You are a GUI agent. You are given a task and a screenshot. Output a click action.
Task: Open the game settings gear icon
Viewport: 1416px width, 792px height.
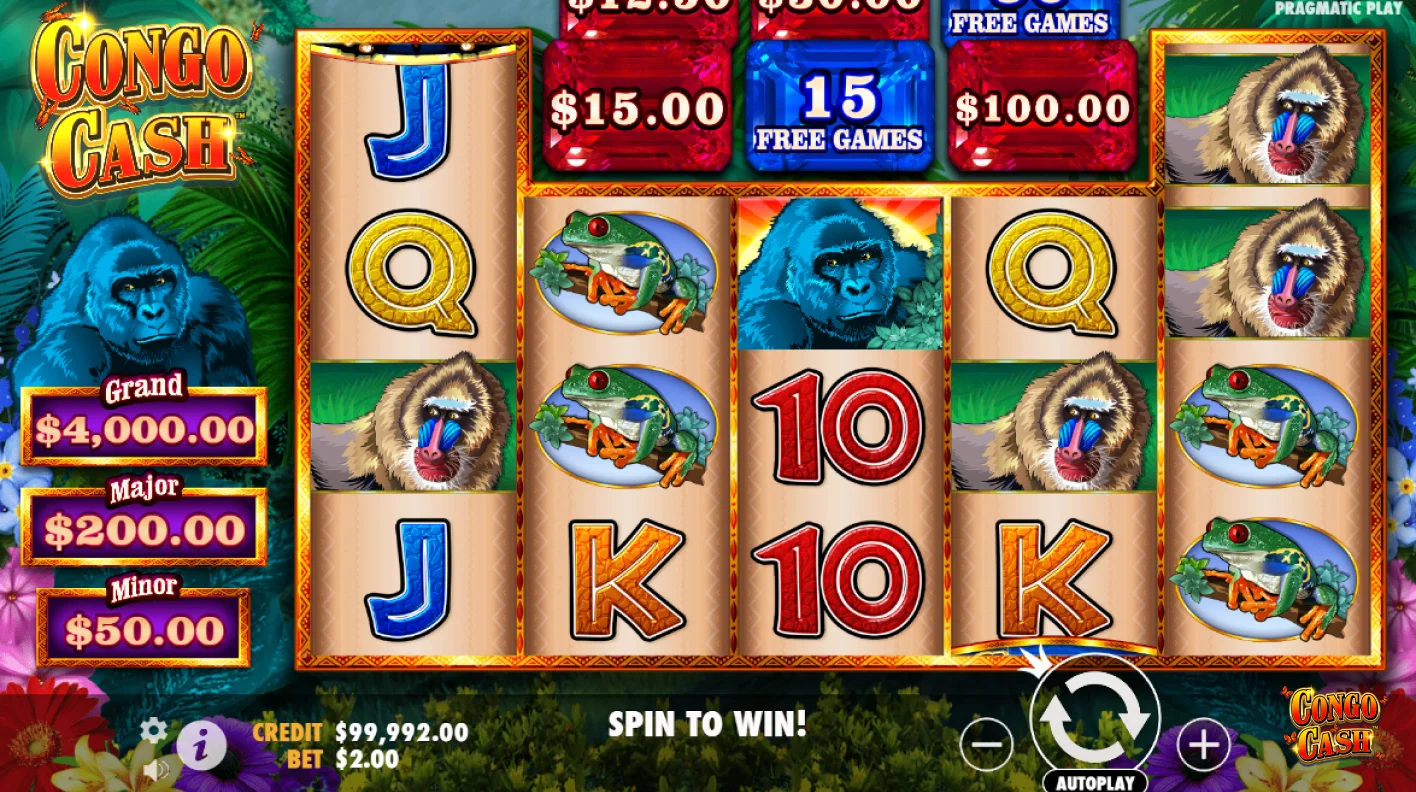[152, 731]
